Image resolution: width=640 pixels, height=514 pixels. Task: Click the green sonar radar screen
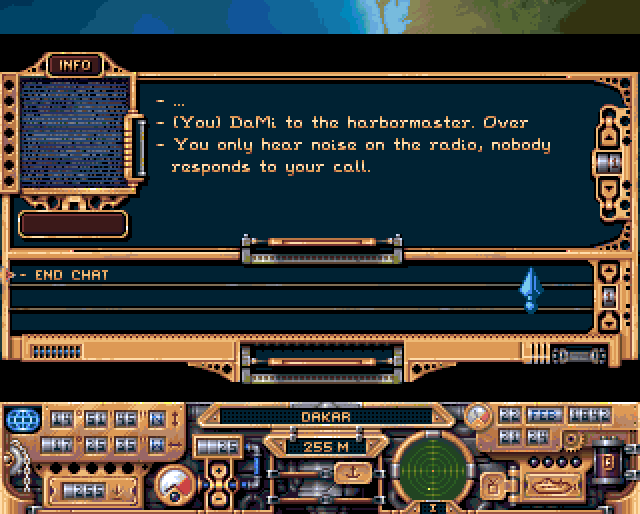432,469
